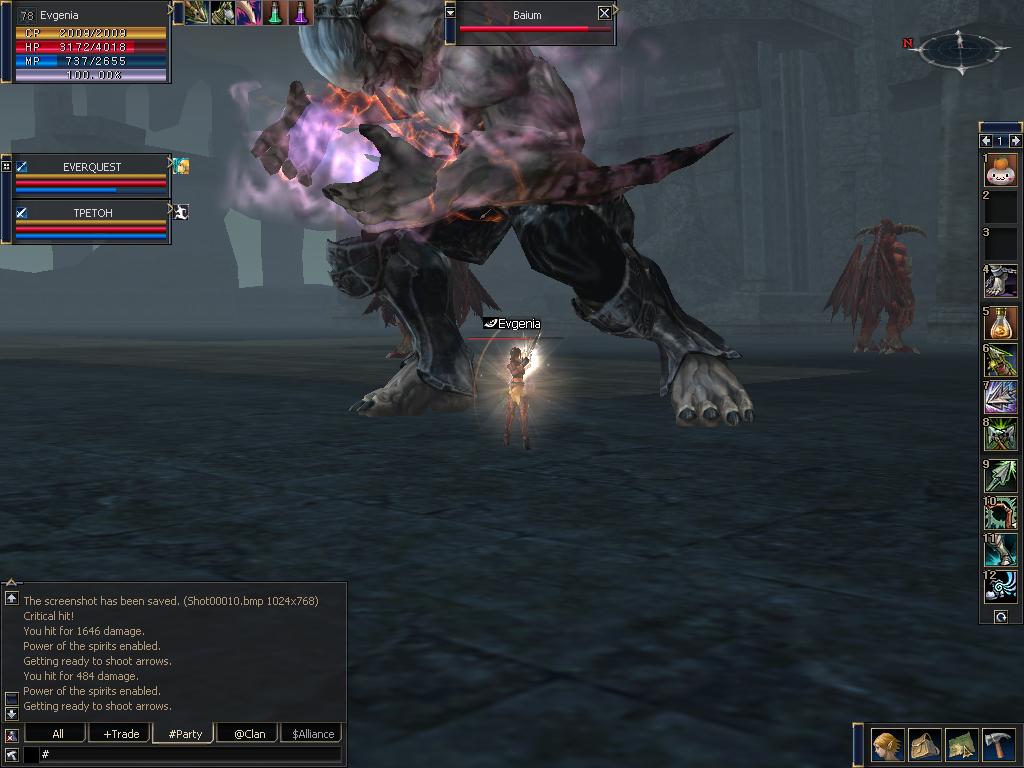Open the hammer system menu icon
Screen dimensions: 1024x768
click(999, 745)
